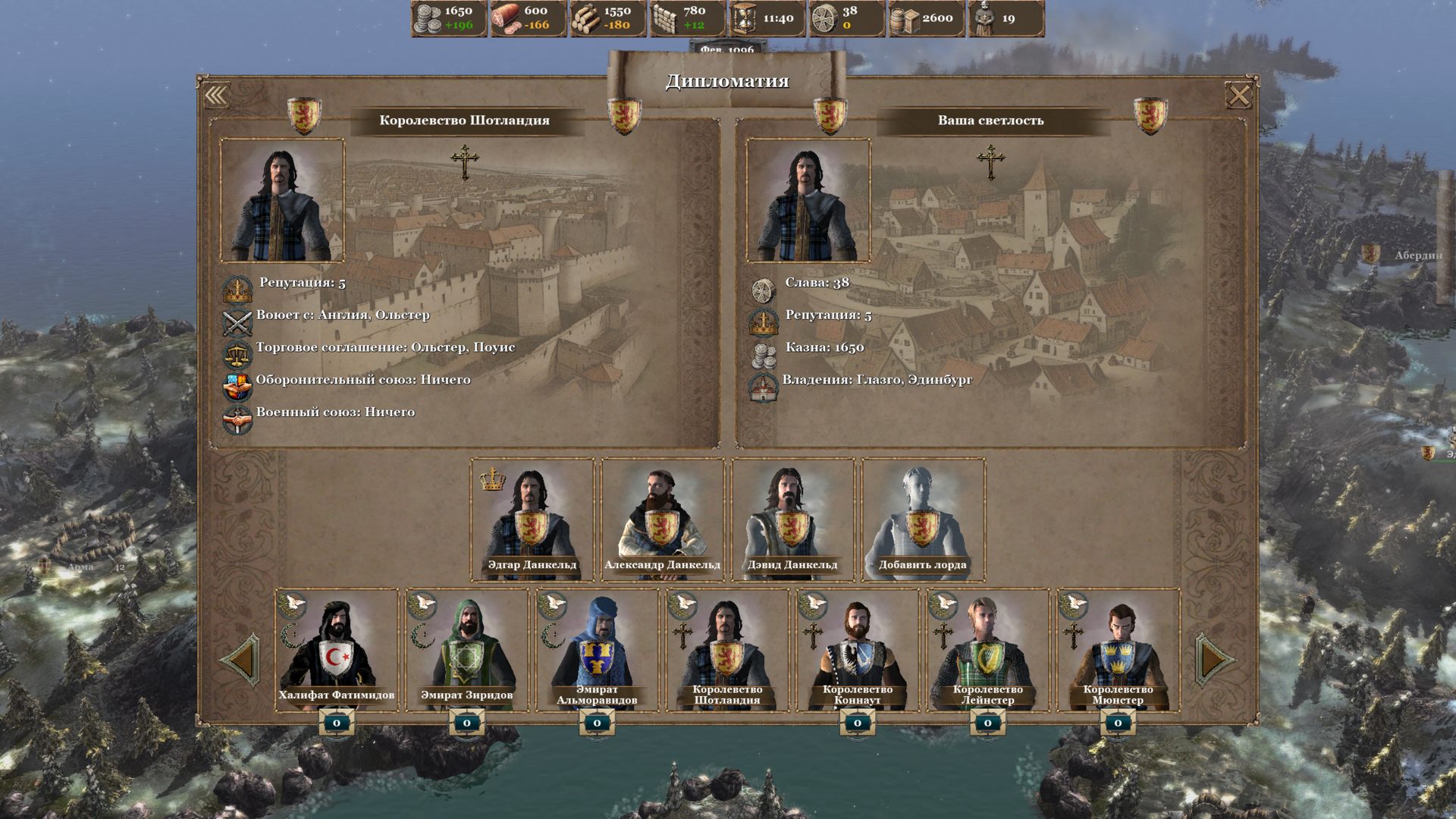Choose Королевство Коннаут faction

pyautogui.click(x=857, y=649)
